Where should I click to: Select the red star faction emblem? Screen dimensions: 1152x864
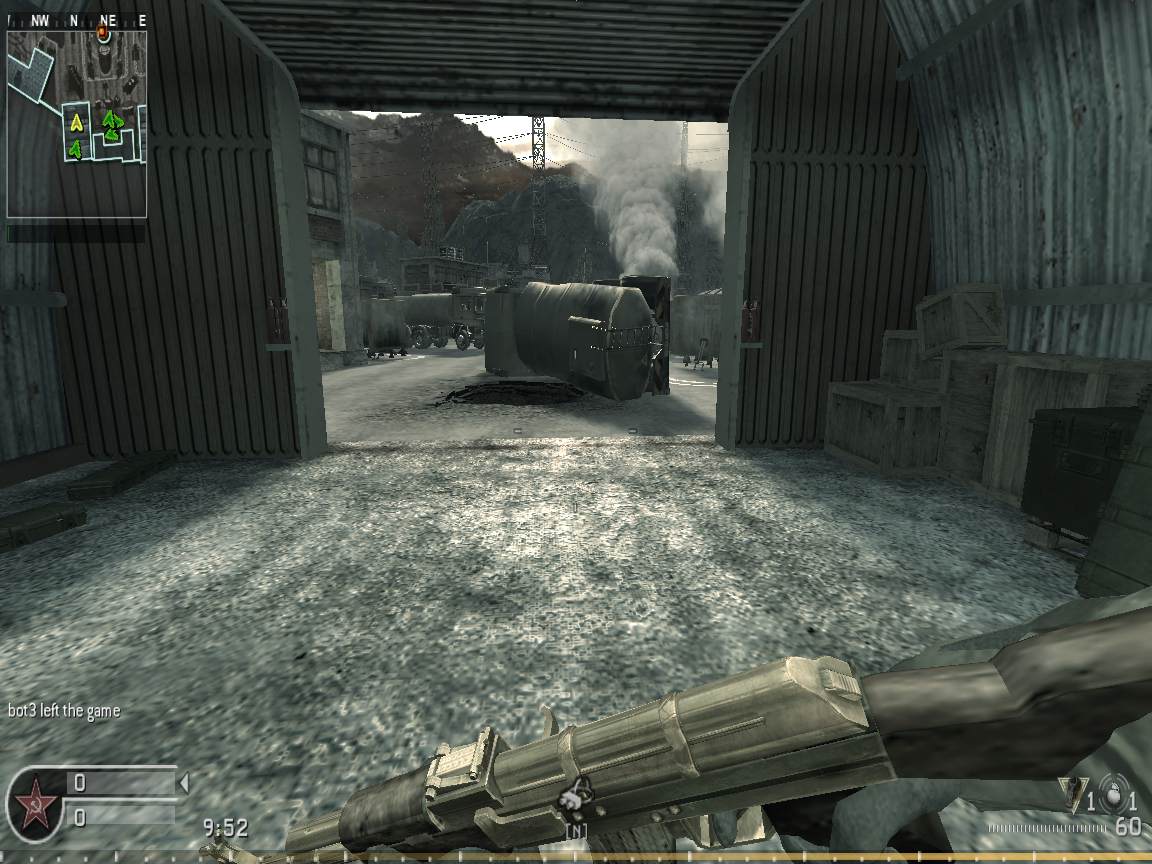(34, 801)
